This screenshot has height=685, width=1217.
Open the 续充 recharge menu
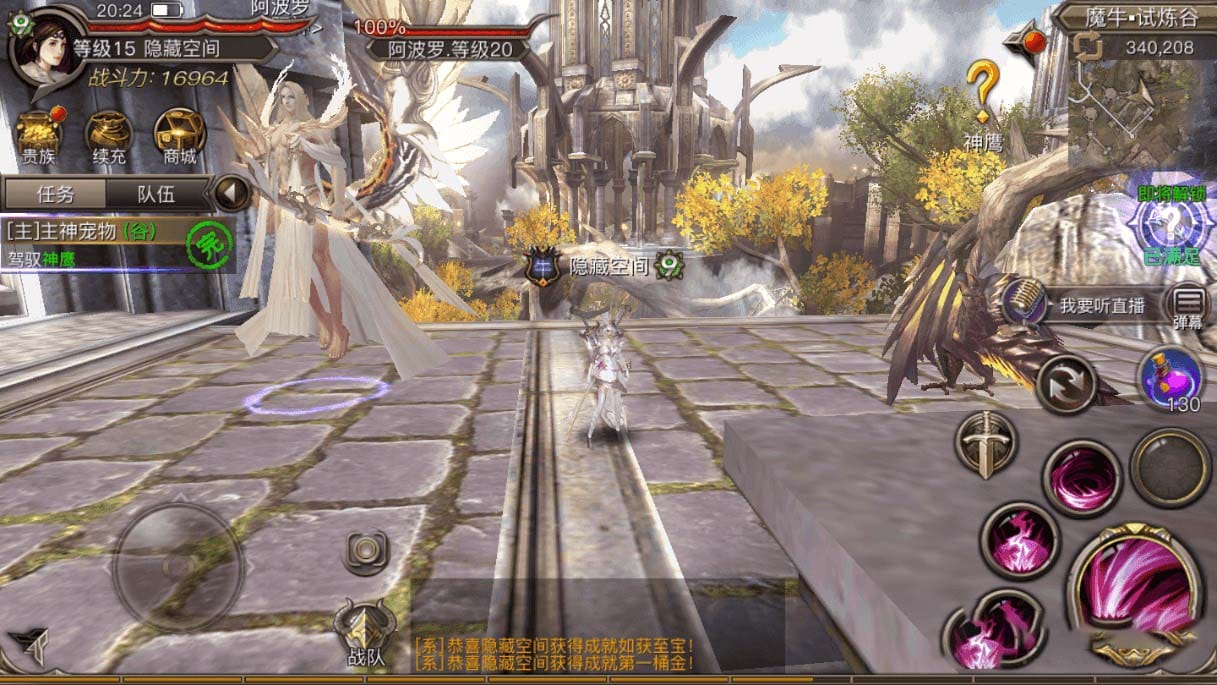click(x=110, y=135)
